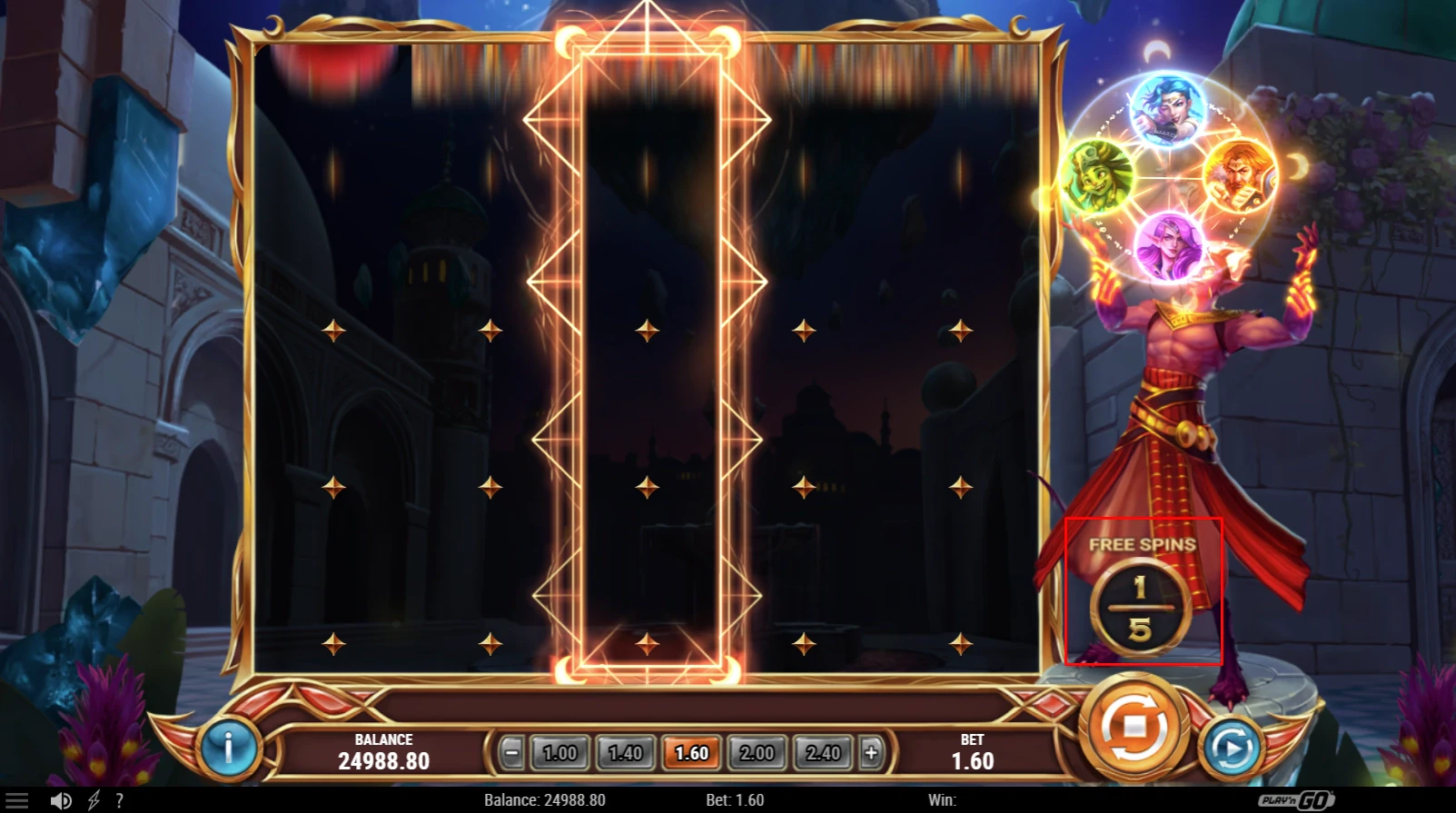Decrease the bet with the minus button
This screenshot has width=1456, height=813.
click(511, 752)
